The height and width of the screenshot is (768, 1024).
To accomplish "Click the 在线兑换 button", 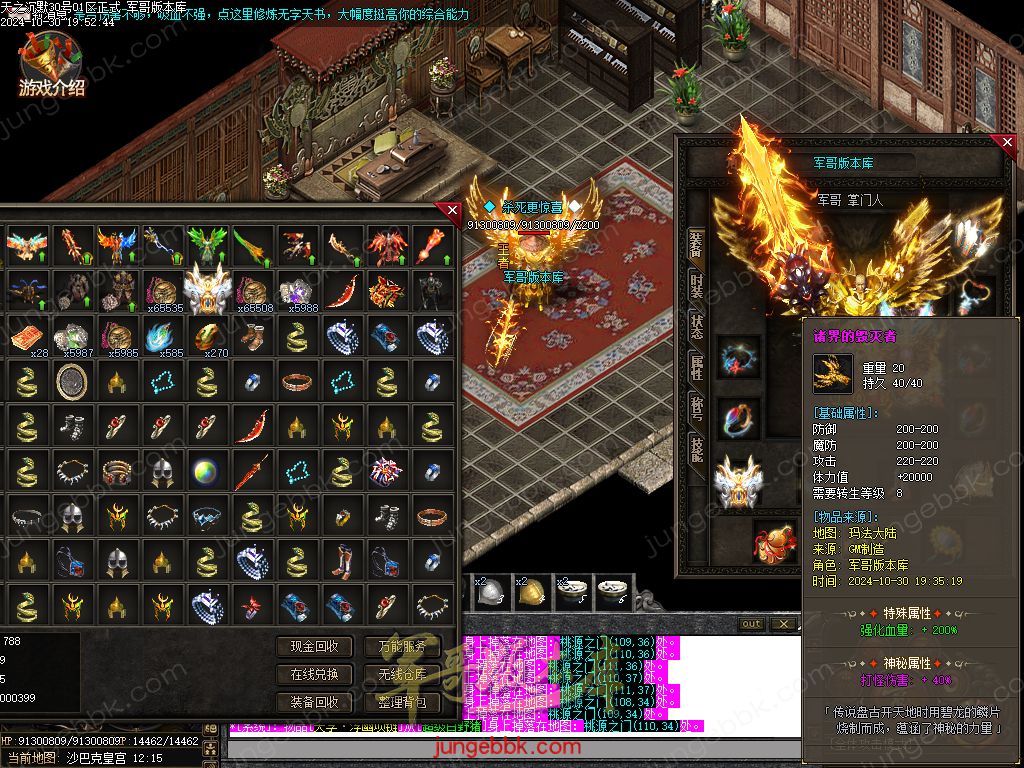I will point(314,675).
